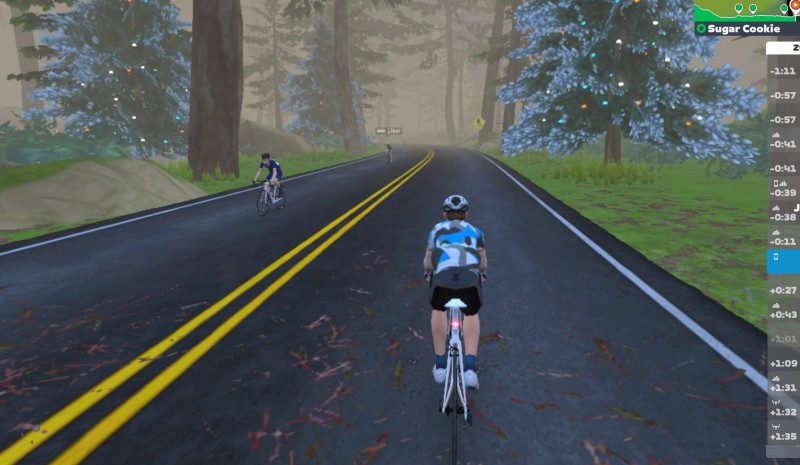Viewport: 800px width, 465px height.
Task: View the rider listed at +1:09
Action: 783,362
